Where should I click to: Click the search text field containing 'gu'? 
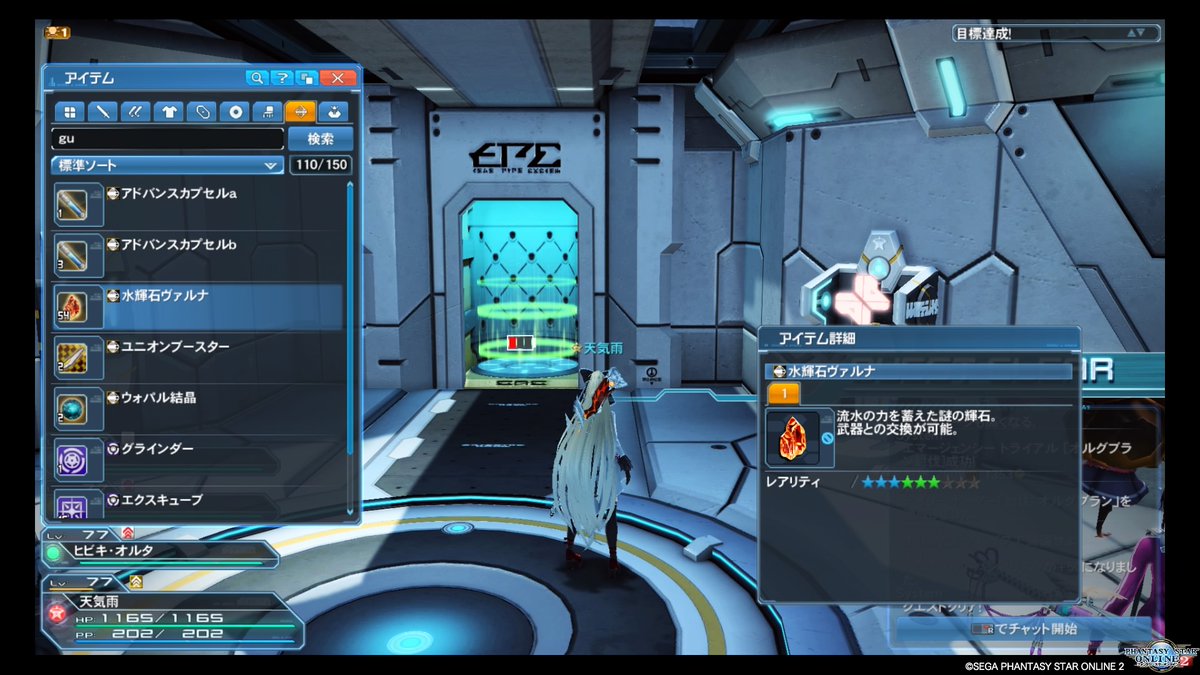point(168,138)
